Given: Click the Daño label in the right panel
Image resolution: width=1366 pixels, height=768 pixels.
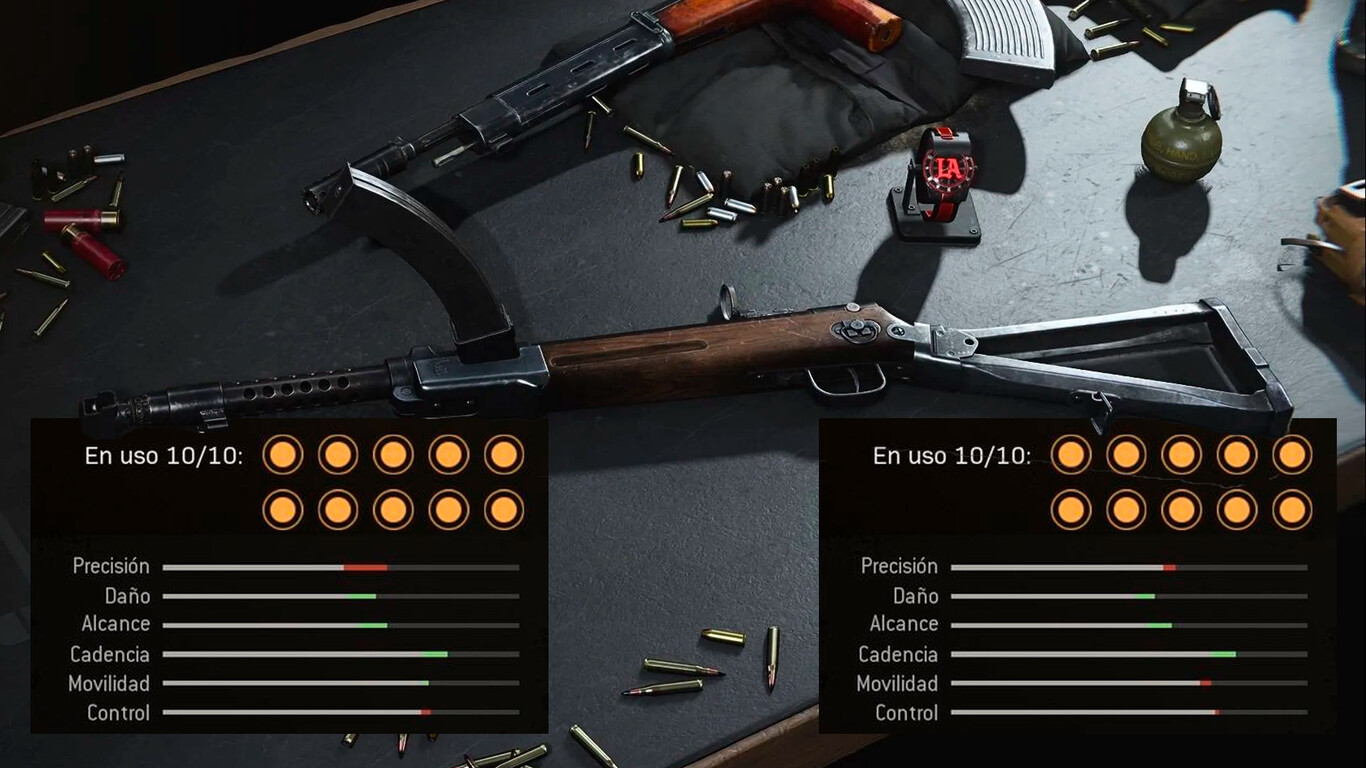Looking at the screenshot, I should click(x=916, y=596).
